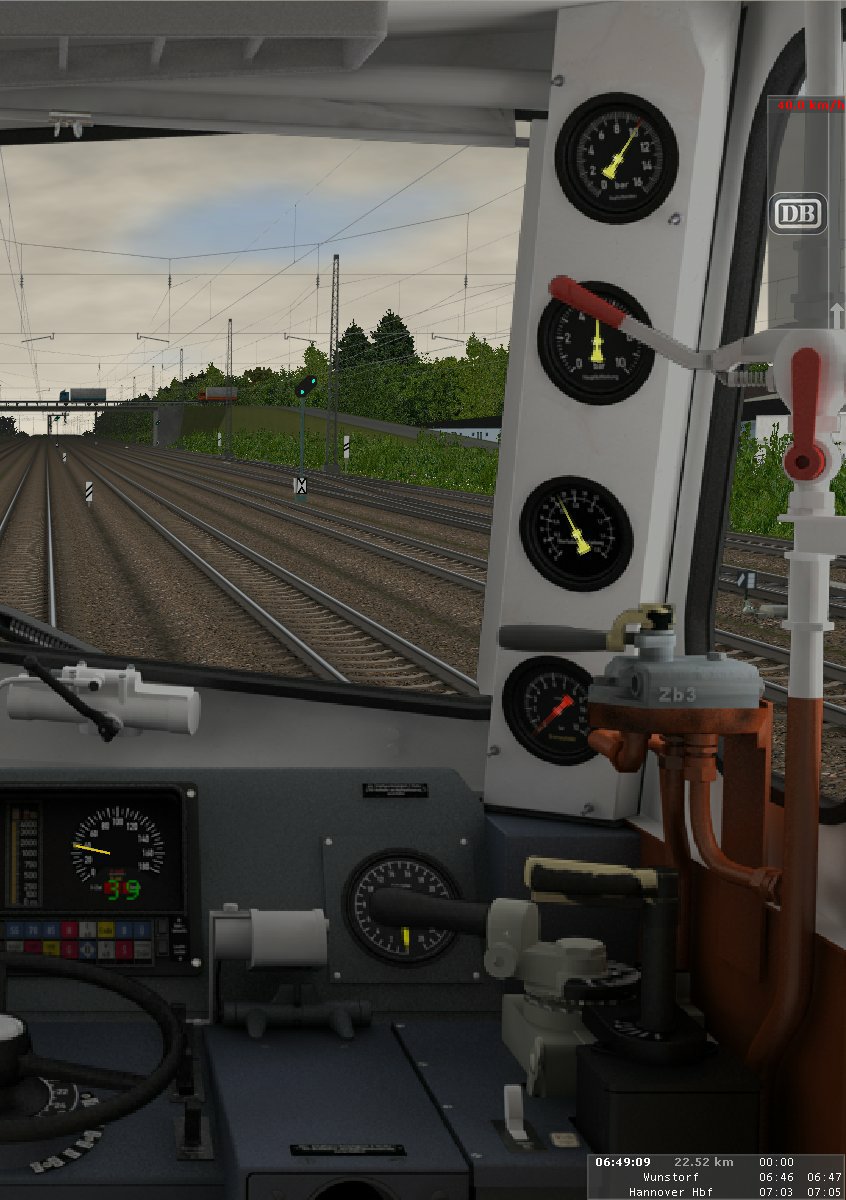The width and height of the screenshot is (846, 1200).
Task: Click the DB logo in the side overlay
Action: 797,213
